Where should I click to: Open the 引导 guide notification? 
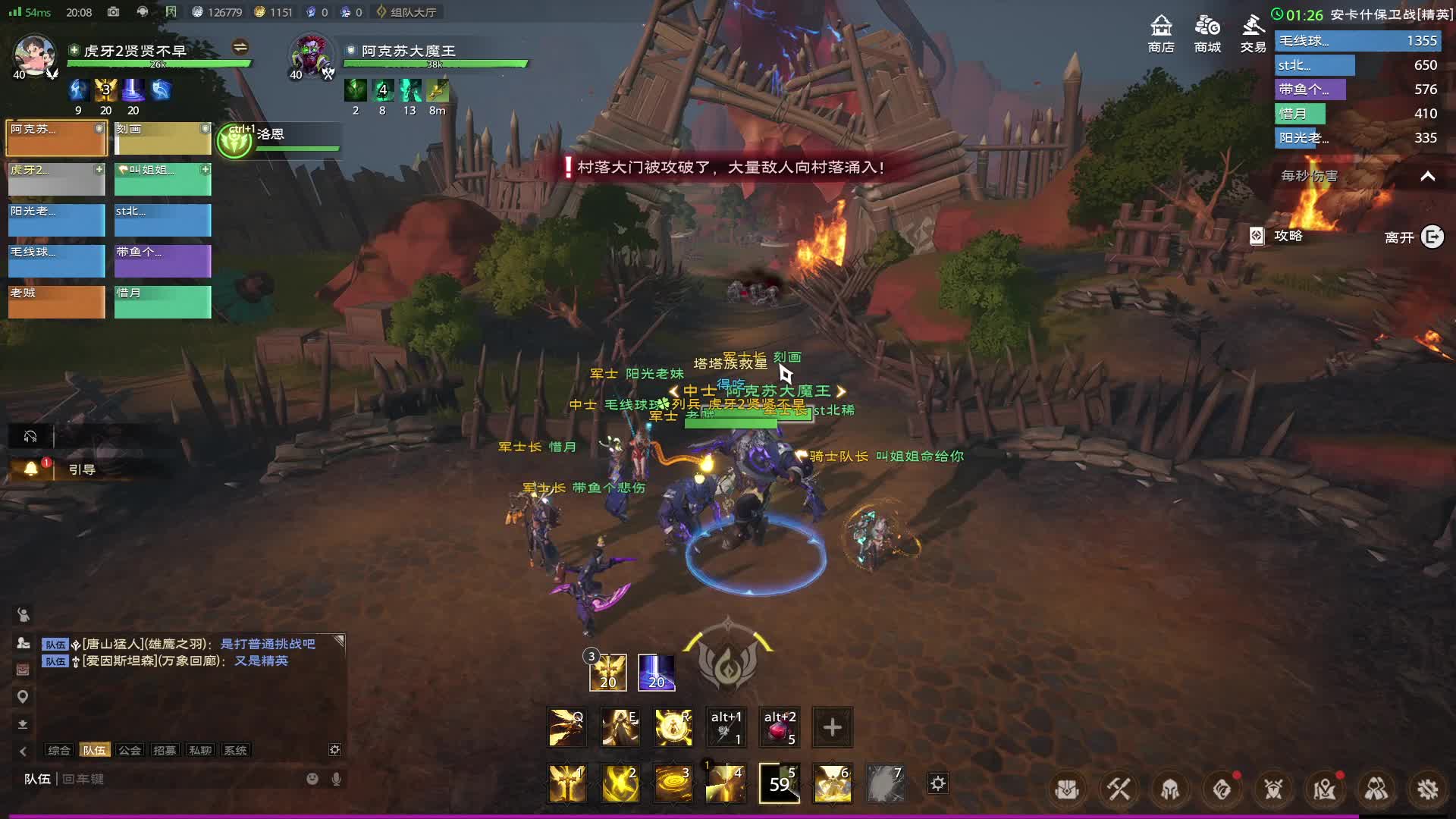tap(82, 469)
